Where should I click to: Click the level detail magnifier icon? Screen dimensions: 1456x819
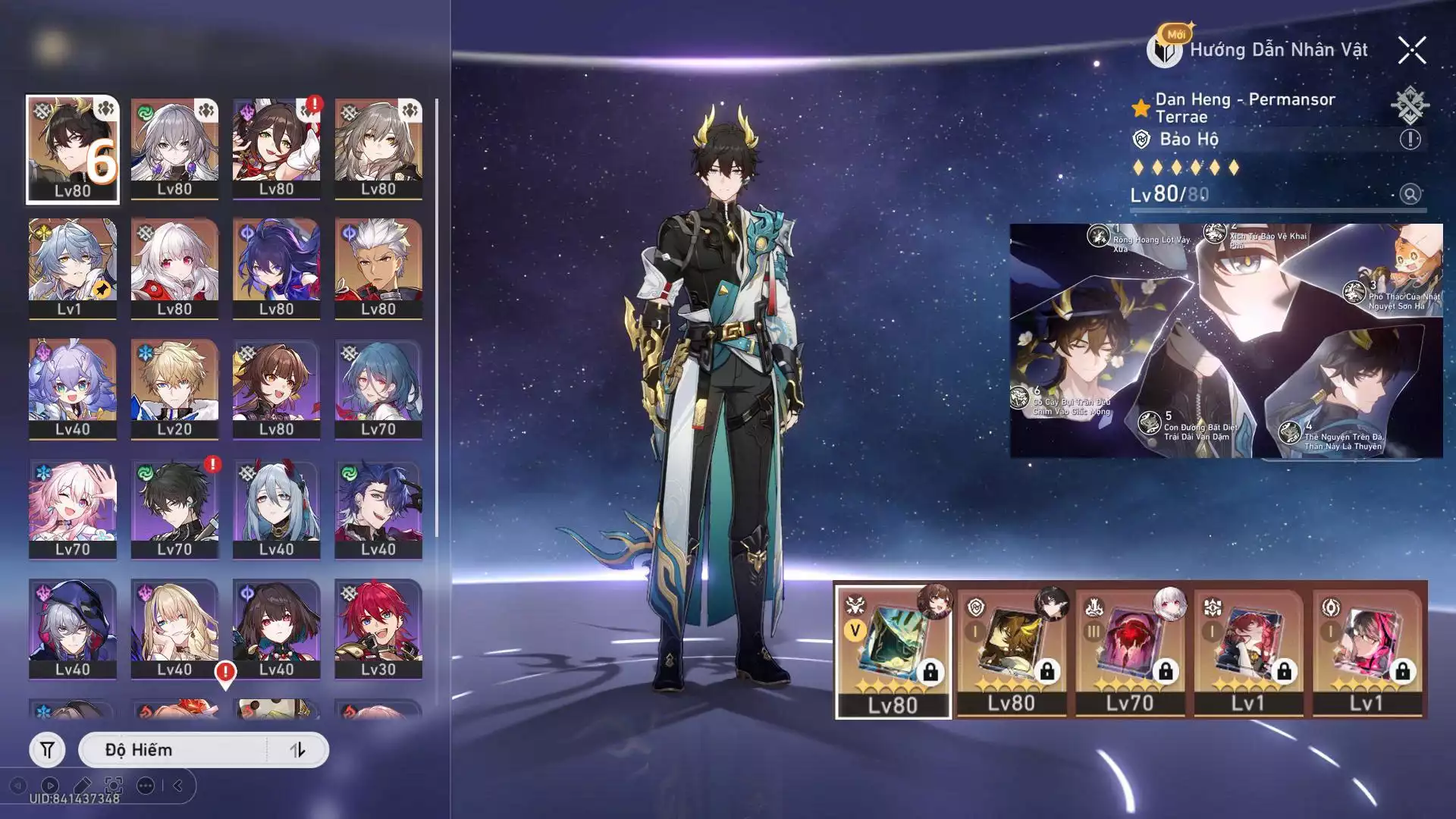click(1410, 194)
